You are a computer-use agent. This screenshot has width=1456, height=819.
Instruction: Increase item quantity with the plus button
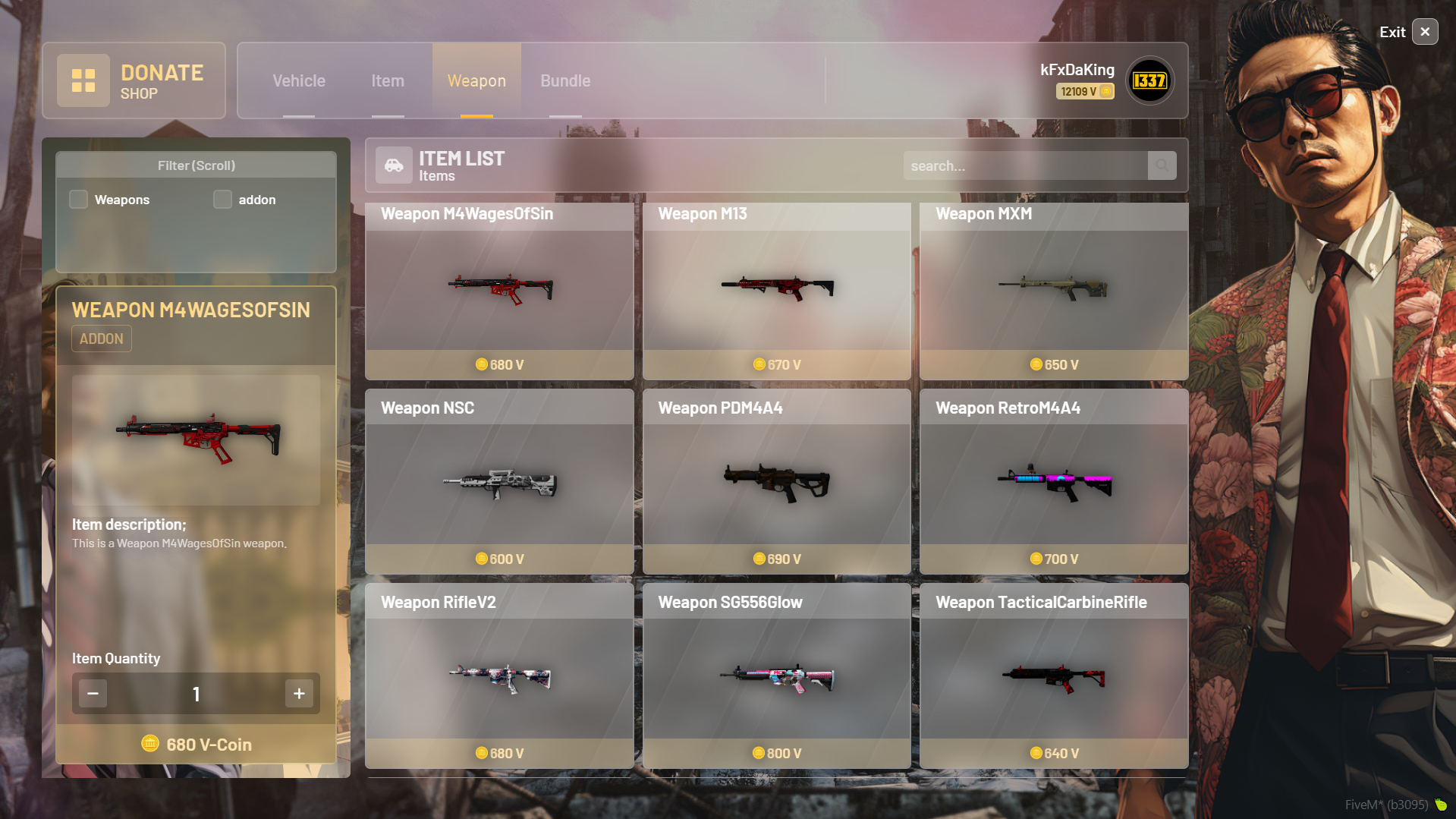pos(298,693)
